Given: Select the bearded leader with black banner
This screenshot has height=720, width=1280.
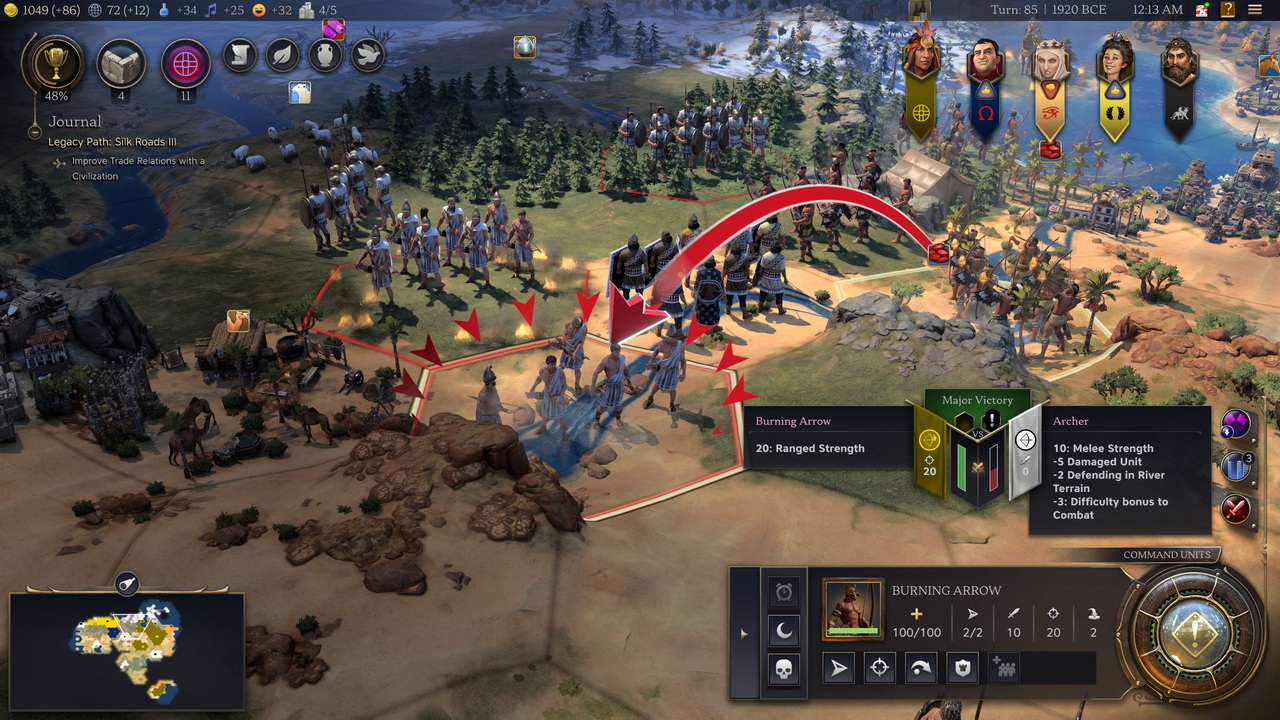Looking at the screenshot, I should click(1180, 62).
